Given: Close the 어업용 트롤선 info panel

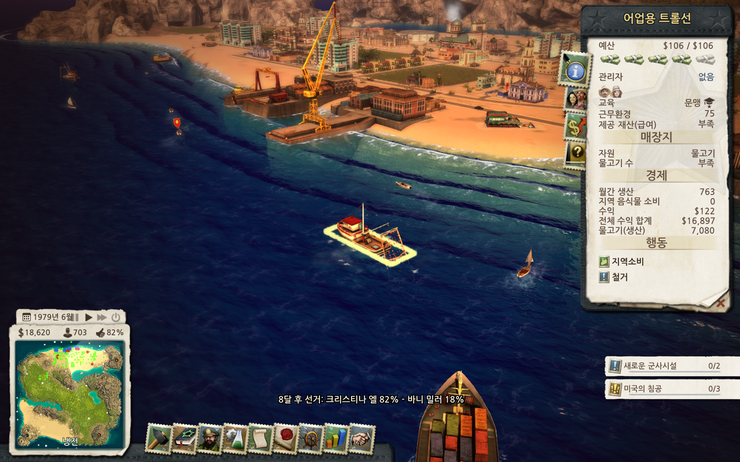Looking at the screenshot, I should pyautogui.click(x=720, y=300).
